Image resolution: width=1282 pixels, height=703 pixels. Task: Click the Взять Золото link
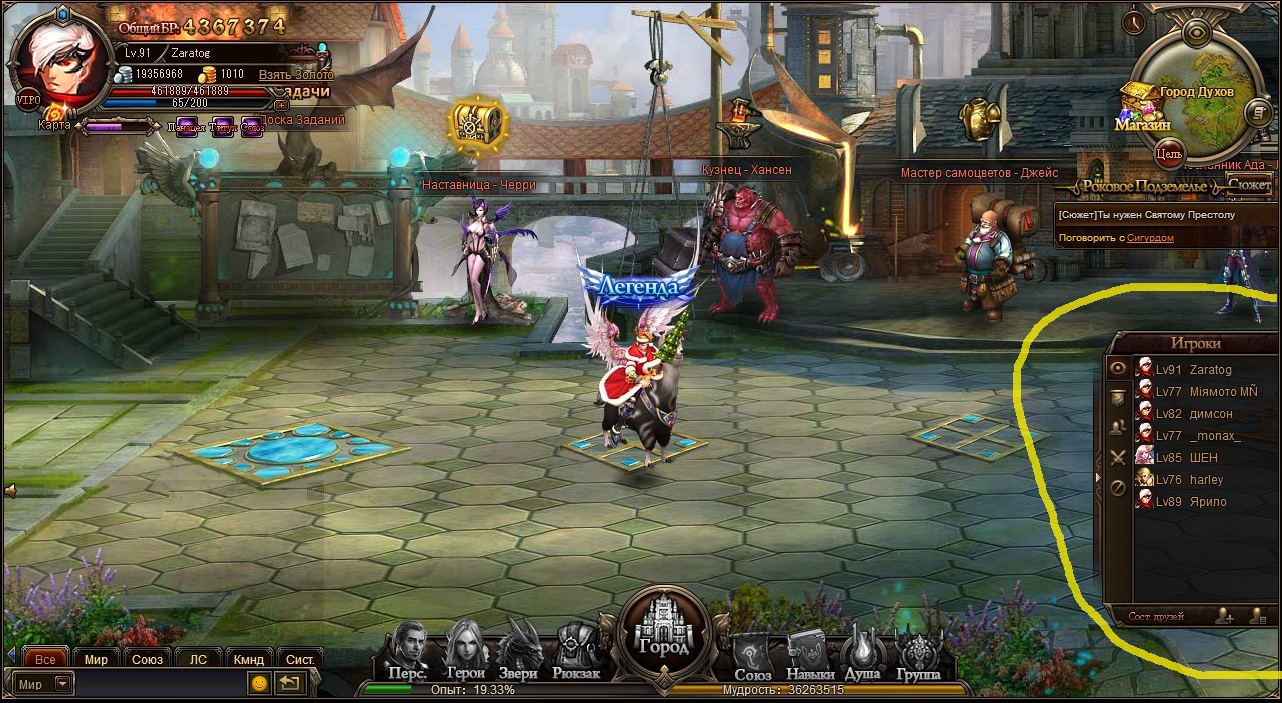296,75
